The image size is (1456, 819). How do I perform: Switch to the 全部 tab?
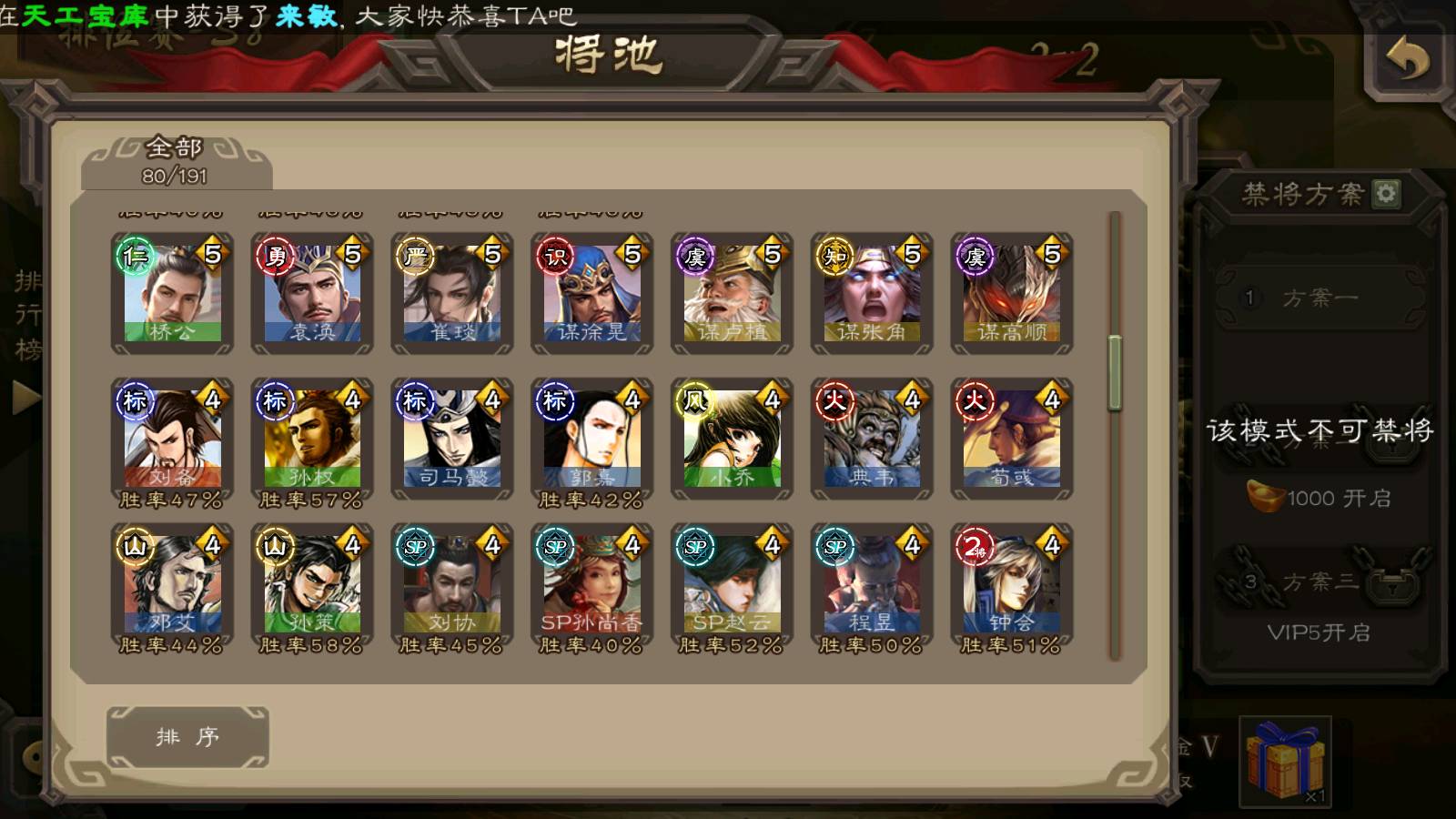176,161
